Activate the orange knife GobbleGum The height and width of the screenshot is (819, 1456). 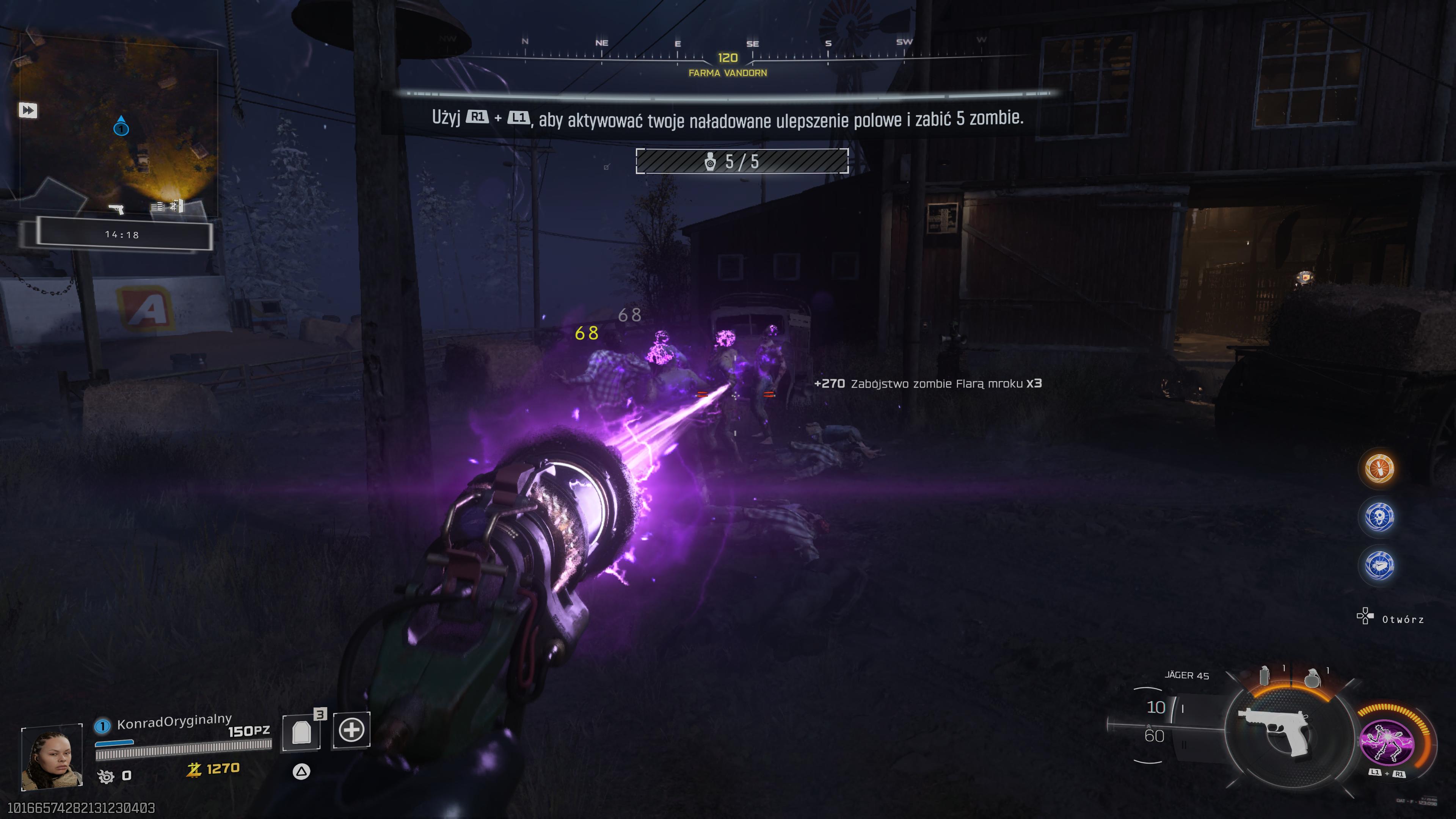(1379, 469)
